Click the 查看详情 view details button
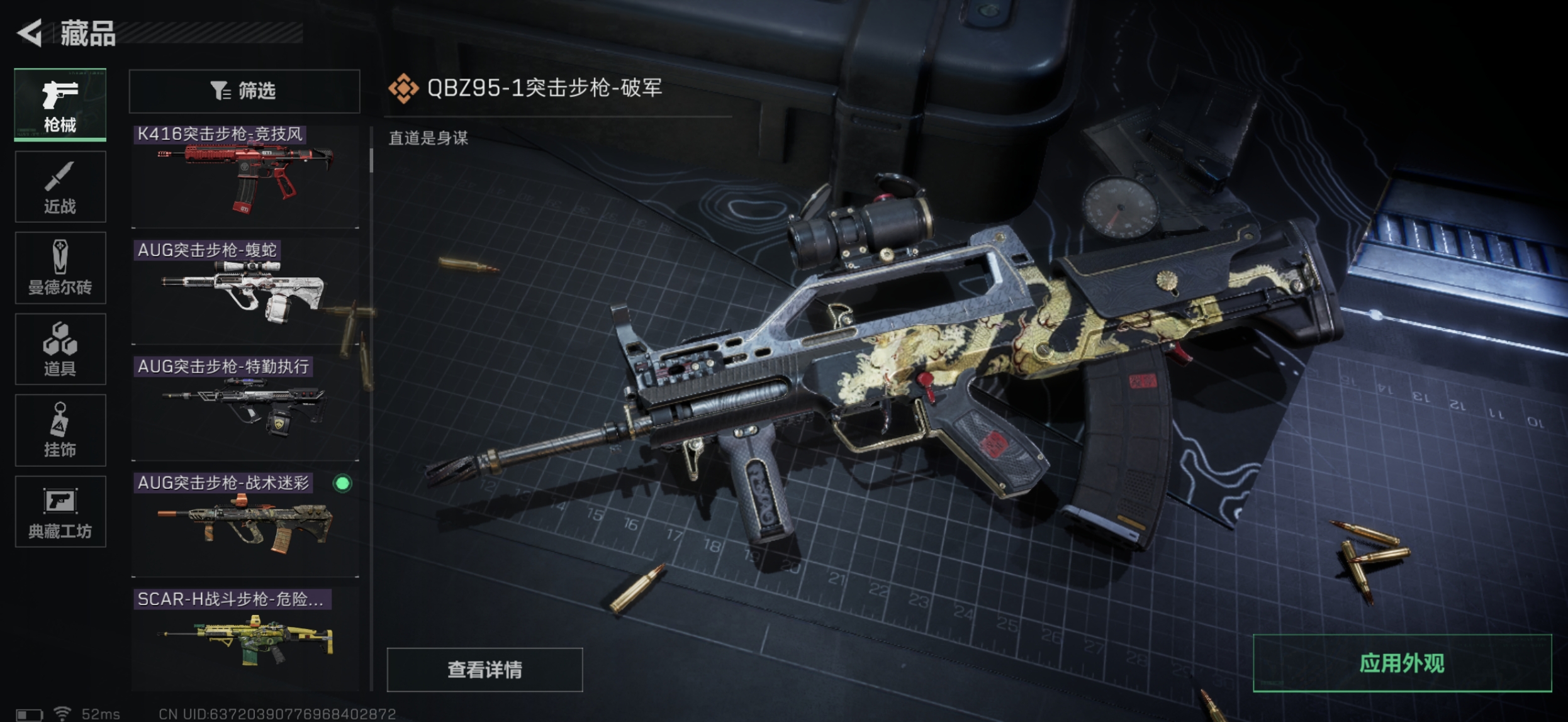Image resolution: width=1568 pixels, height=722 pixels. 484,670
